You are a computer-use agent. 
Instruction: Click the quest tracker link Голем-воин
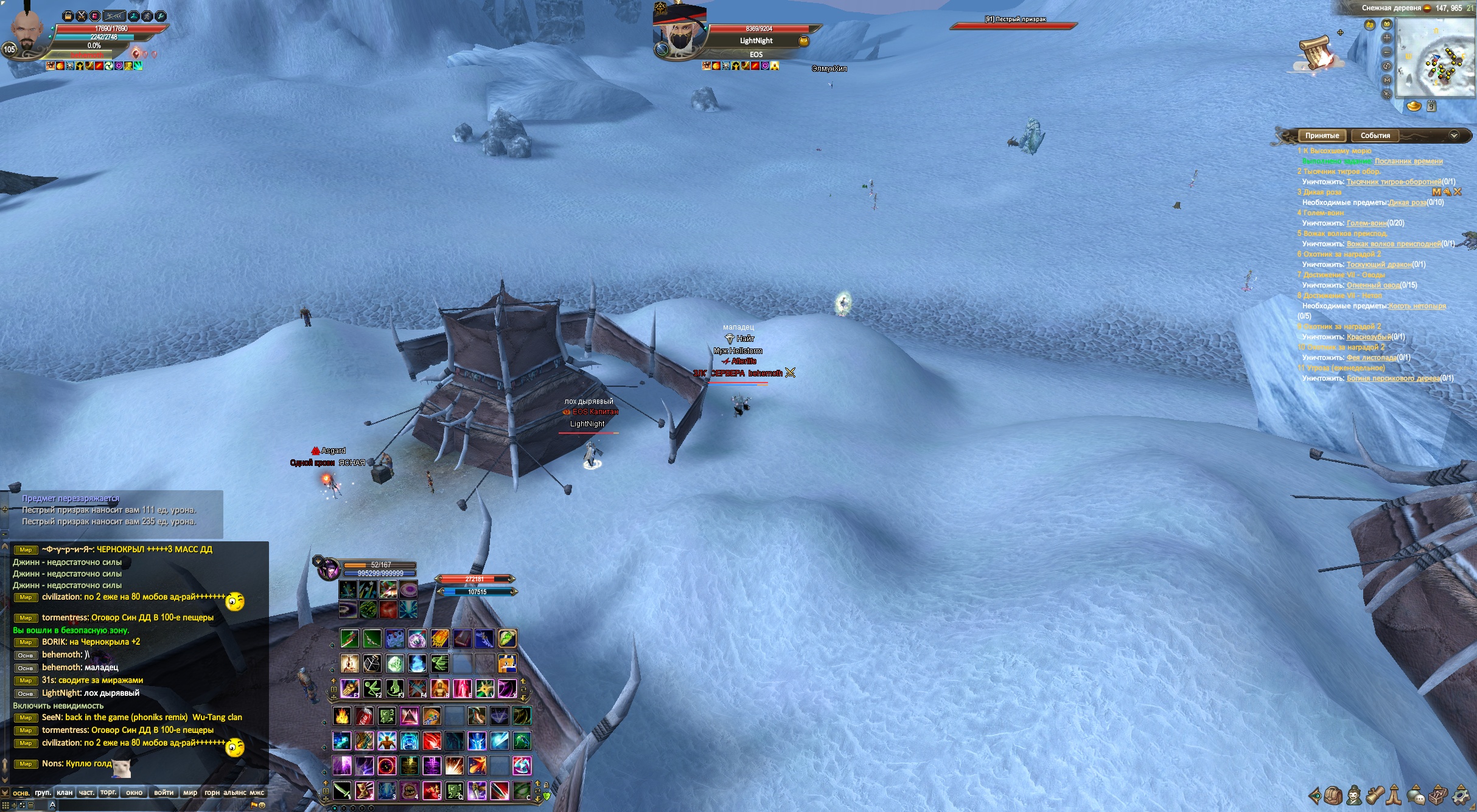pyautogui.click(x=1366, y=223)
